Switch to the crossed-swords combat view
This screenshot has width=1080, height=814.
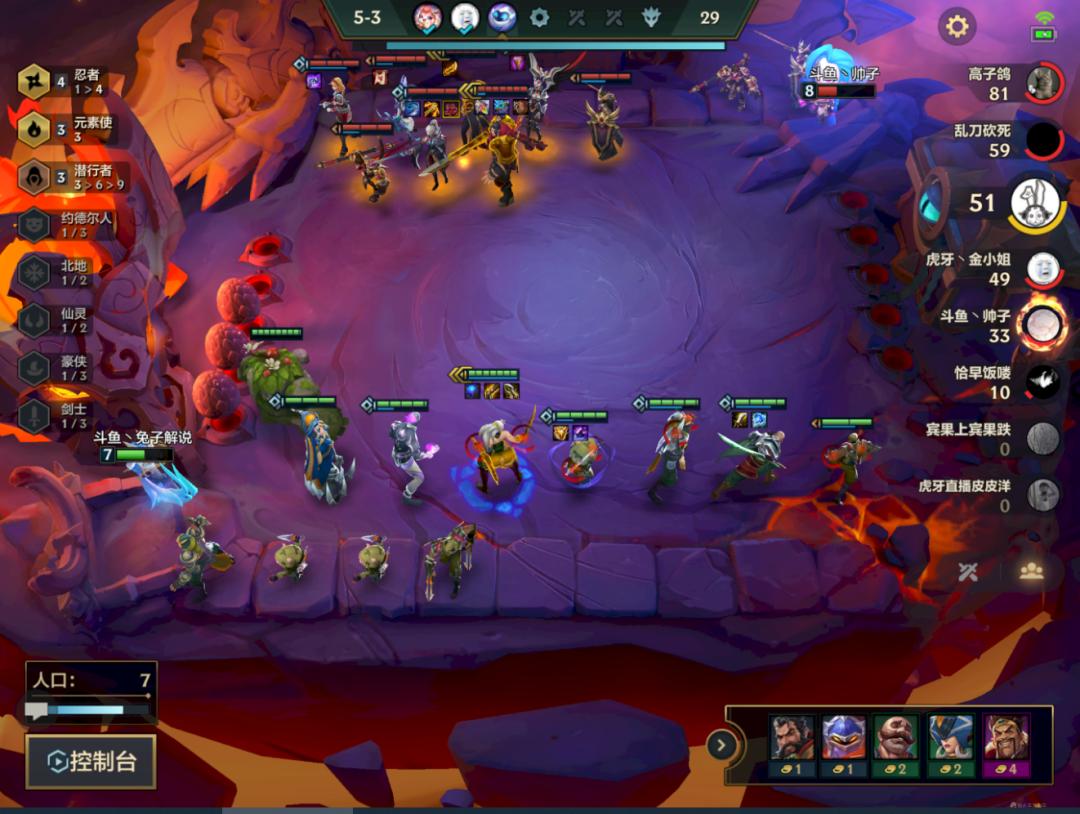(x=968, y=571)
